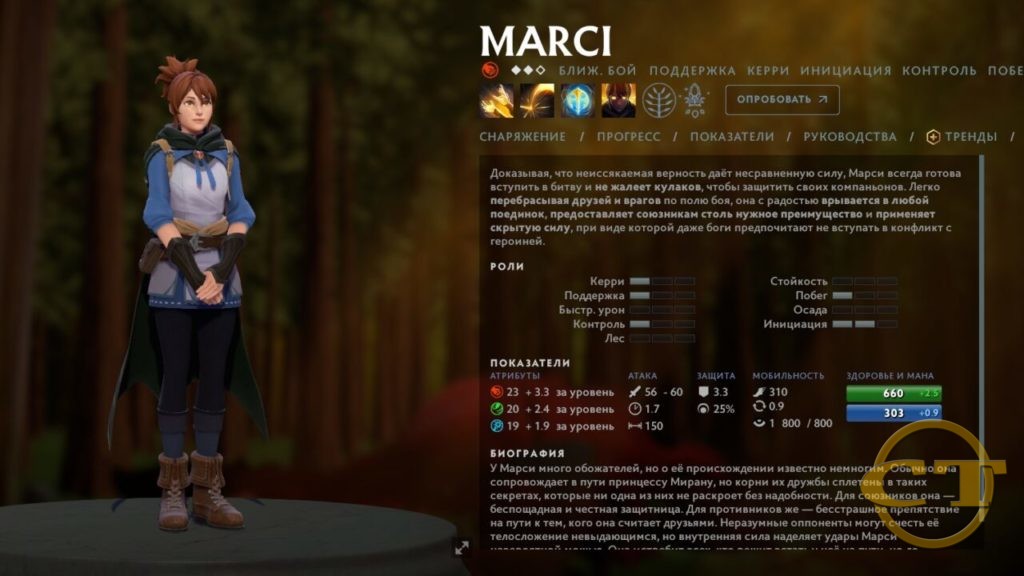Open the Прогресс tab
1024x576 pixels.
pos(628,137)
